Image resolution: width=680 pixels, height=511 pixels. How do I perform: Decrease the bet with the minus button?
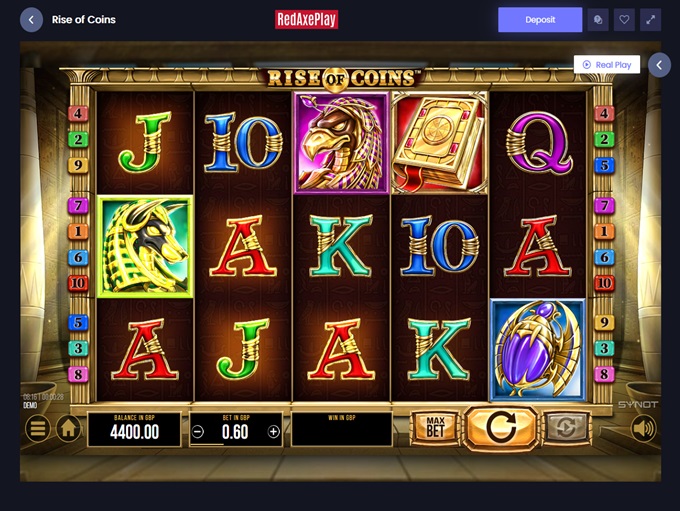point(198,432)
